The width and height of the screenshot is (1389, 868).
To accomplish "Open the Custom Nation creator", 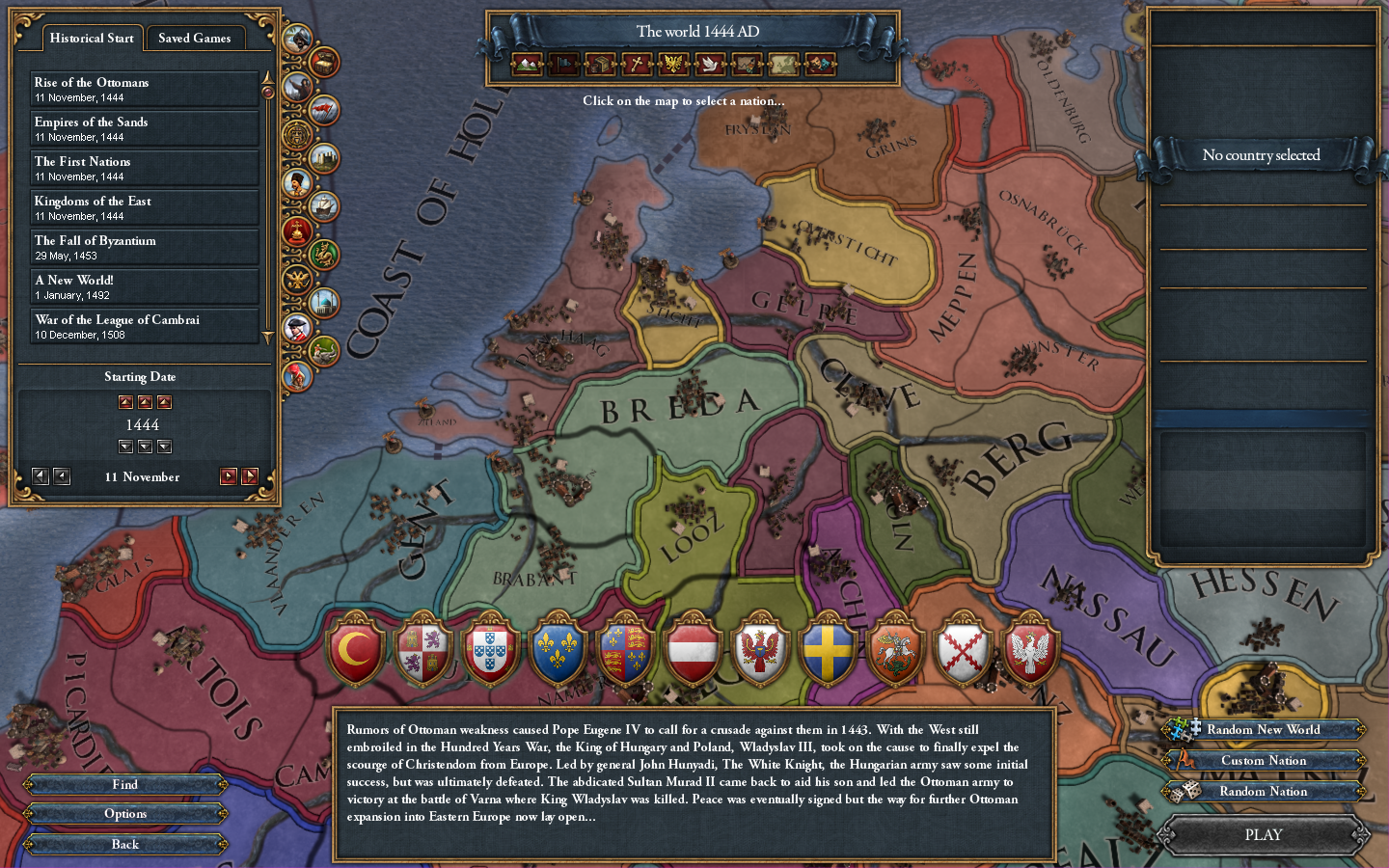I will coord(1264,760).
